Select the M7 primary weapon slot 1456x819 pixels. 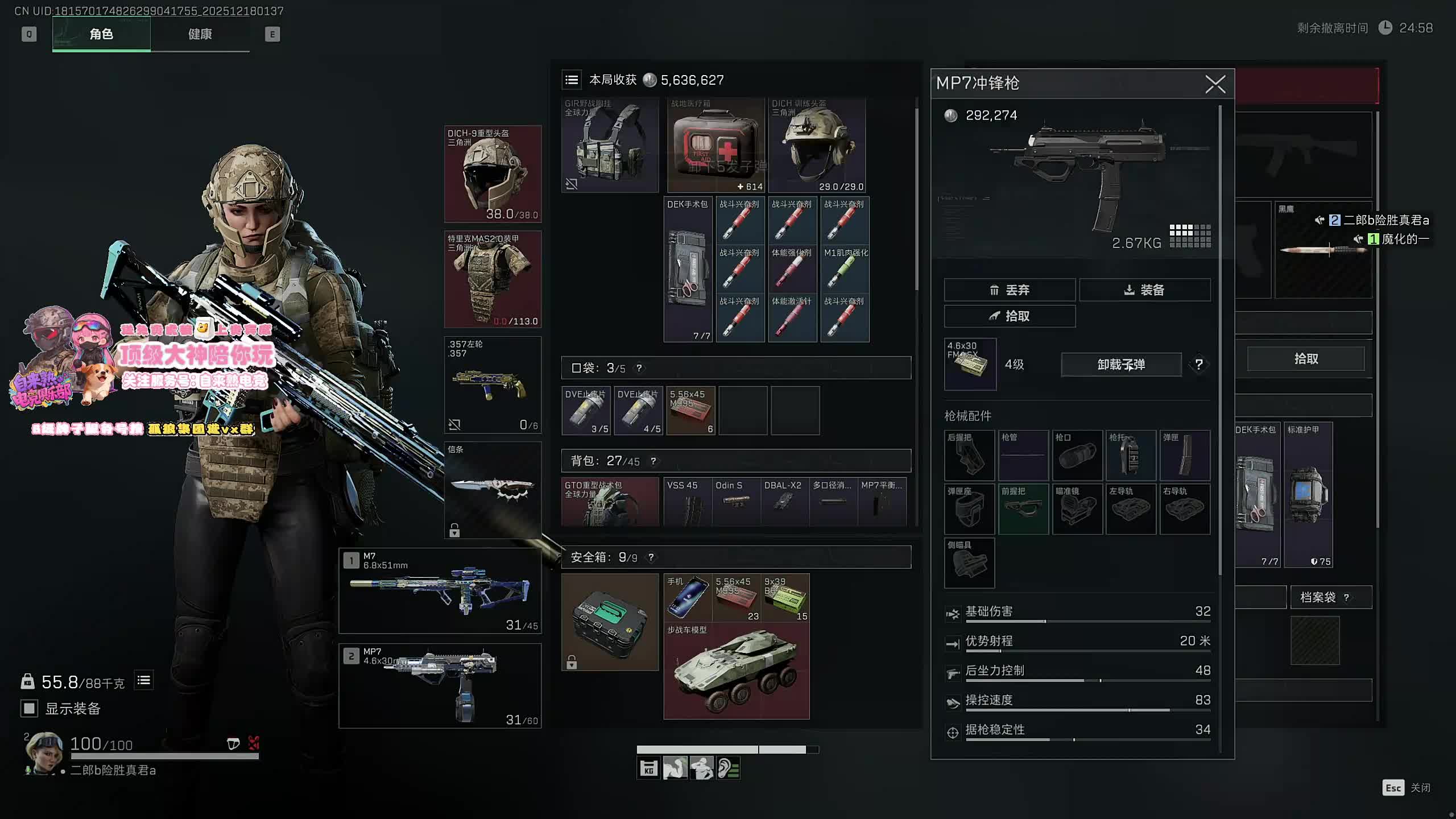point(440,591)
